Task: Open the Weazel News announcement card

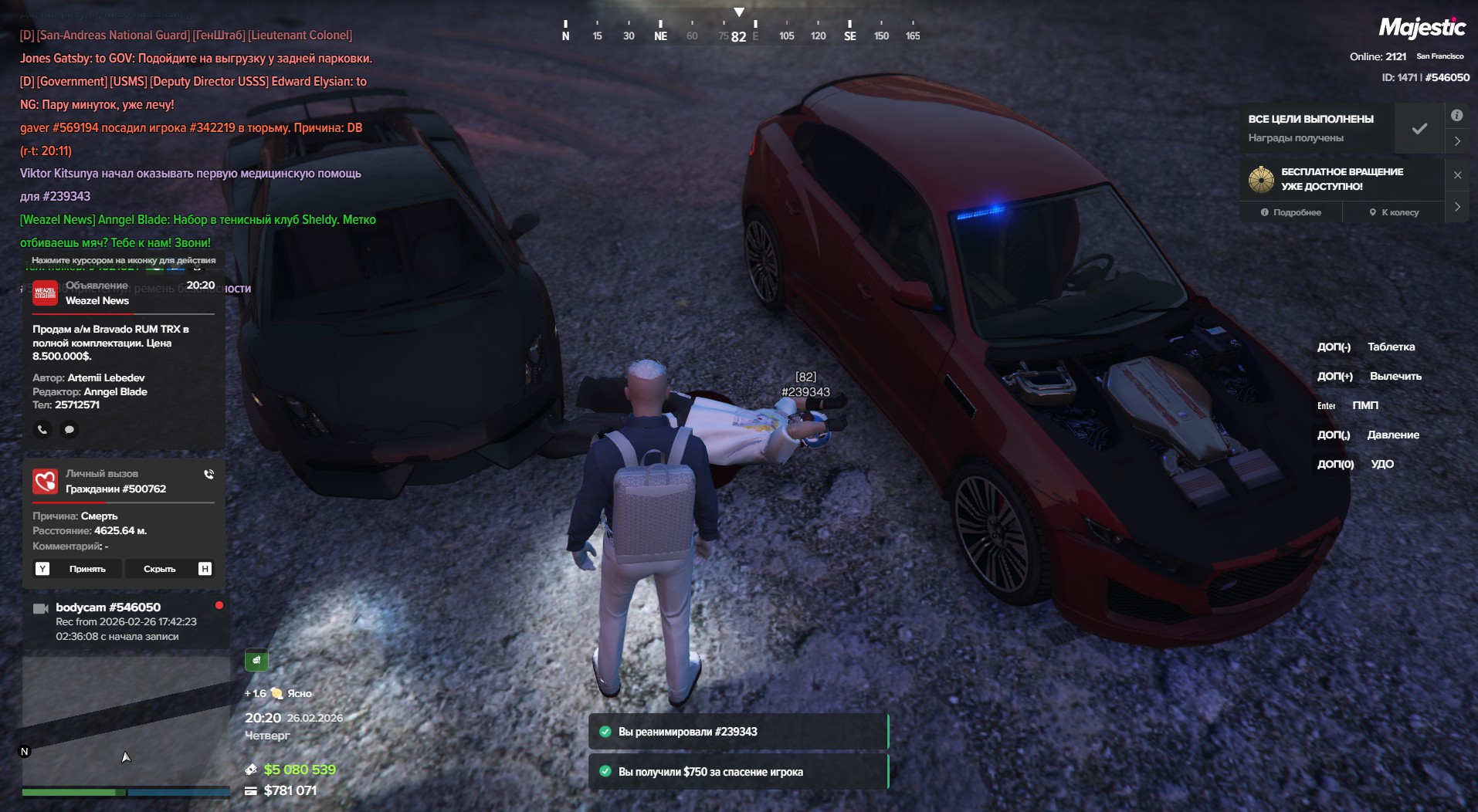Action: 124,347
